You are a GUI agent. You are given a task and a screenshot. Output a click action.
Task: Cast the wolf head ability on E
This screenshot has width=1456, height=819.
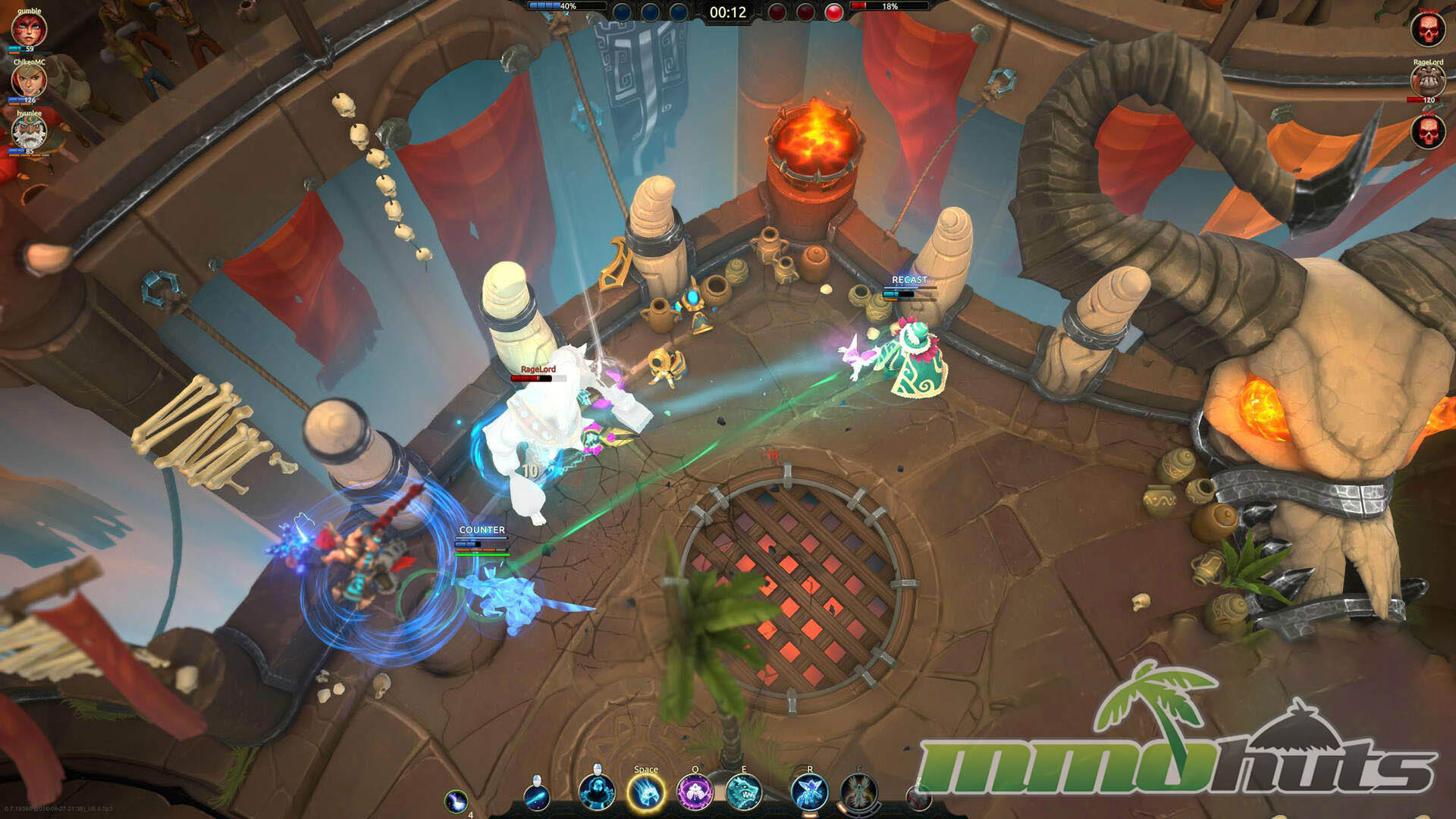[744, 792]
